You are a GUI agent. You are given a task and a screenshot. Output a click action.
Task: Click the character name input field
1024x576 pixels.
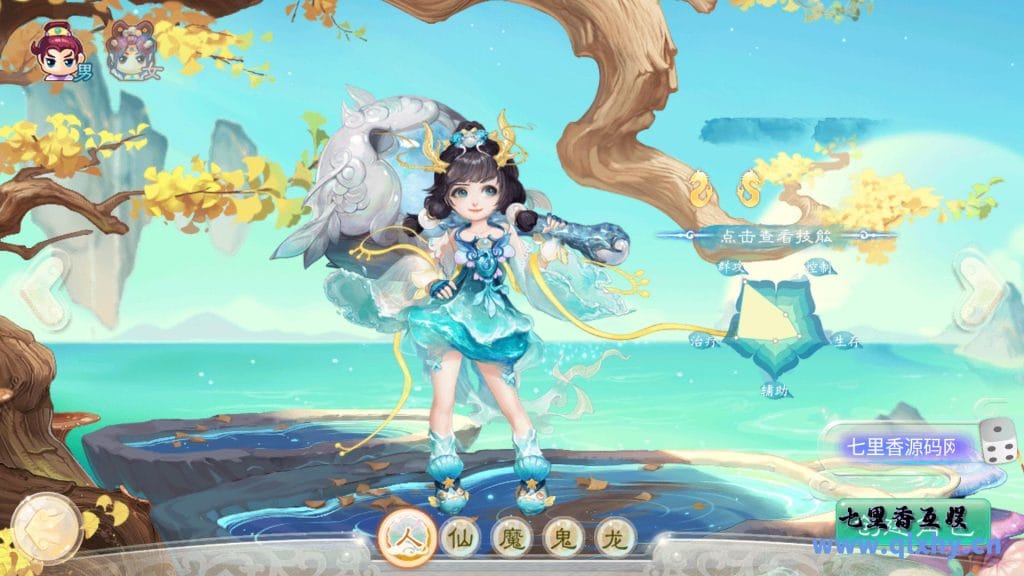(898, 446)
